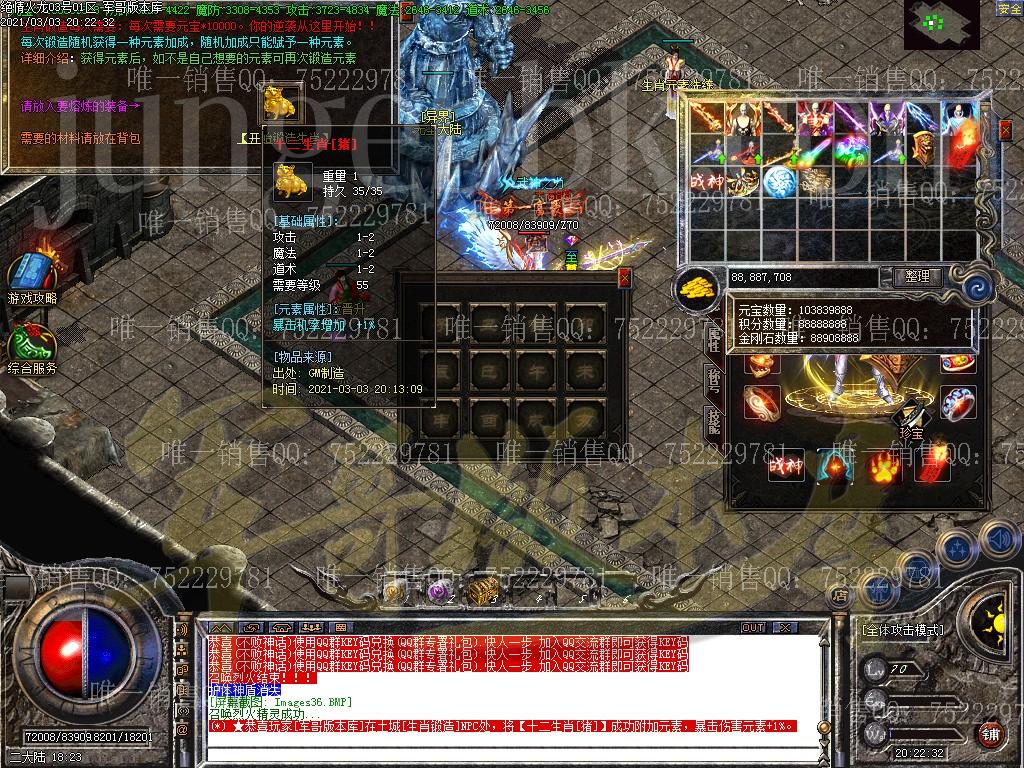The width and height of the screenshot is (1024, 768).
Task: Open the 综合服务 services icon
Action: pos(30,345)
